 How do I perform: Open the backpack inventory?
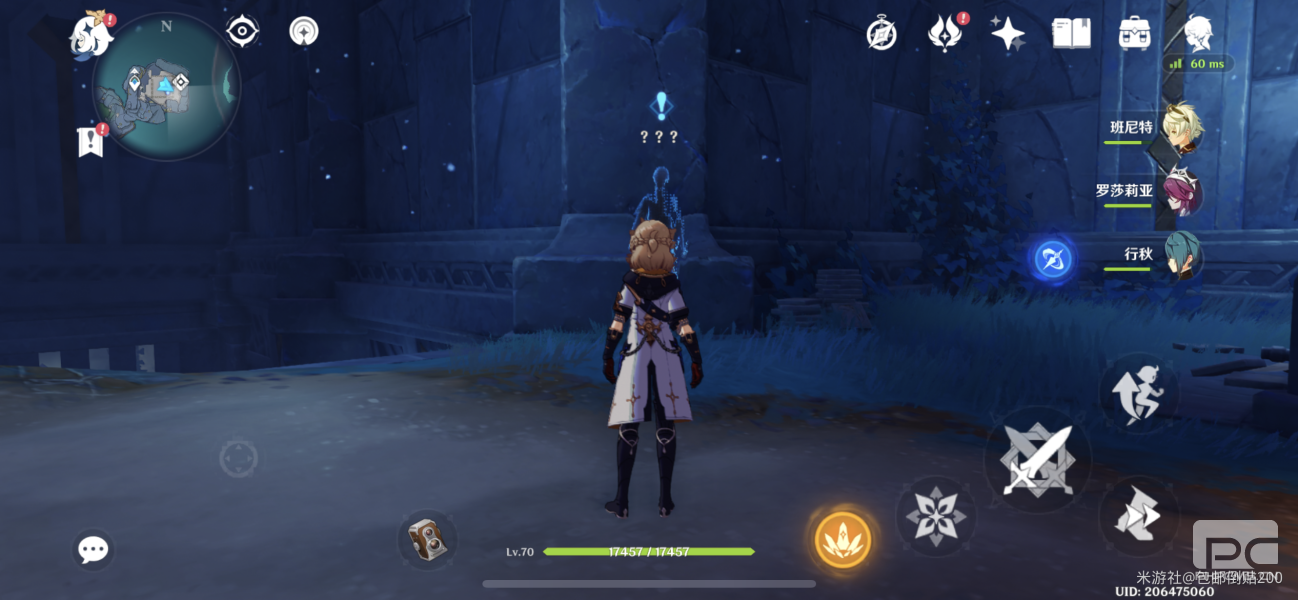tap(1134, 34)
